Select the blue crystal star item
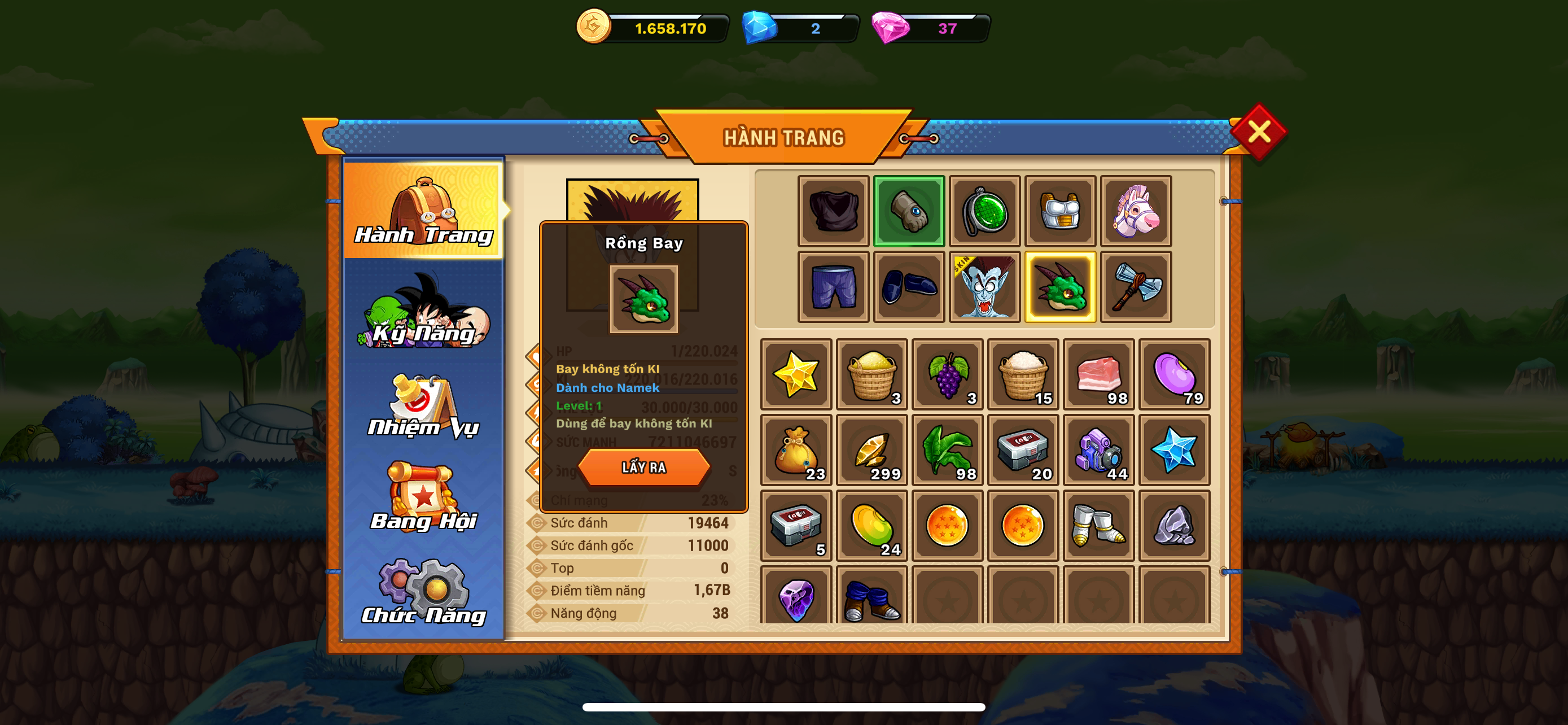The width and height of the screenshot is (1568, 725). coord(1173,450)
